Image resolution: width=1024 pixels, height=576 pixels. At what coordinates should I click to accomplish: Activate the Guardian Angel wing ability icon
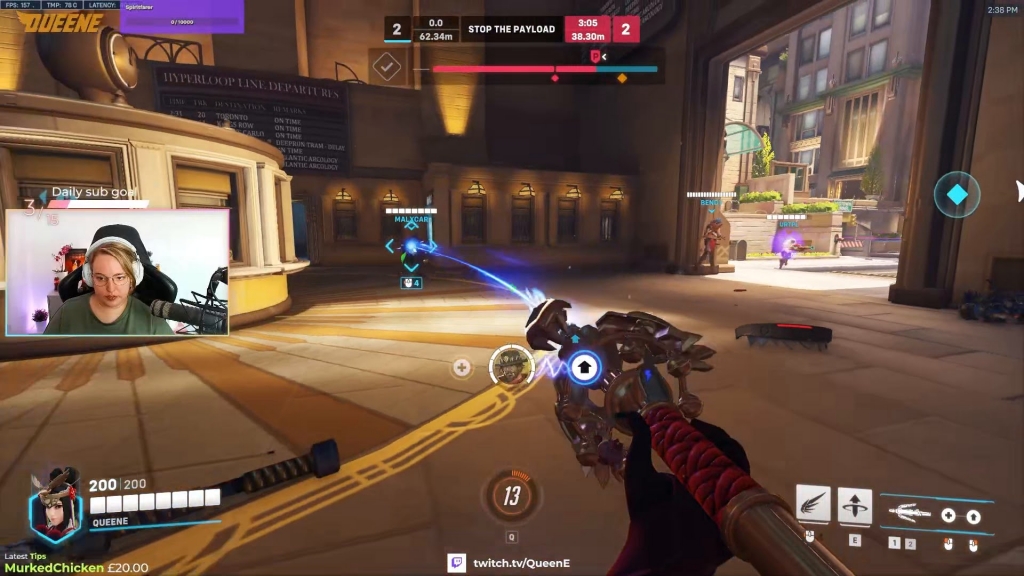click(813, 504)
